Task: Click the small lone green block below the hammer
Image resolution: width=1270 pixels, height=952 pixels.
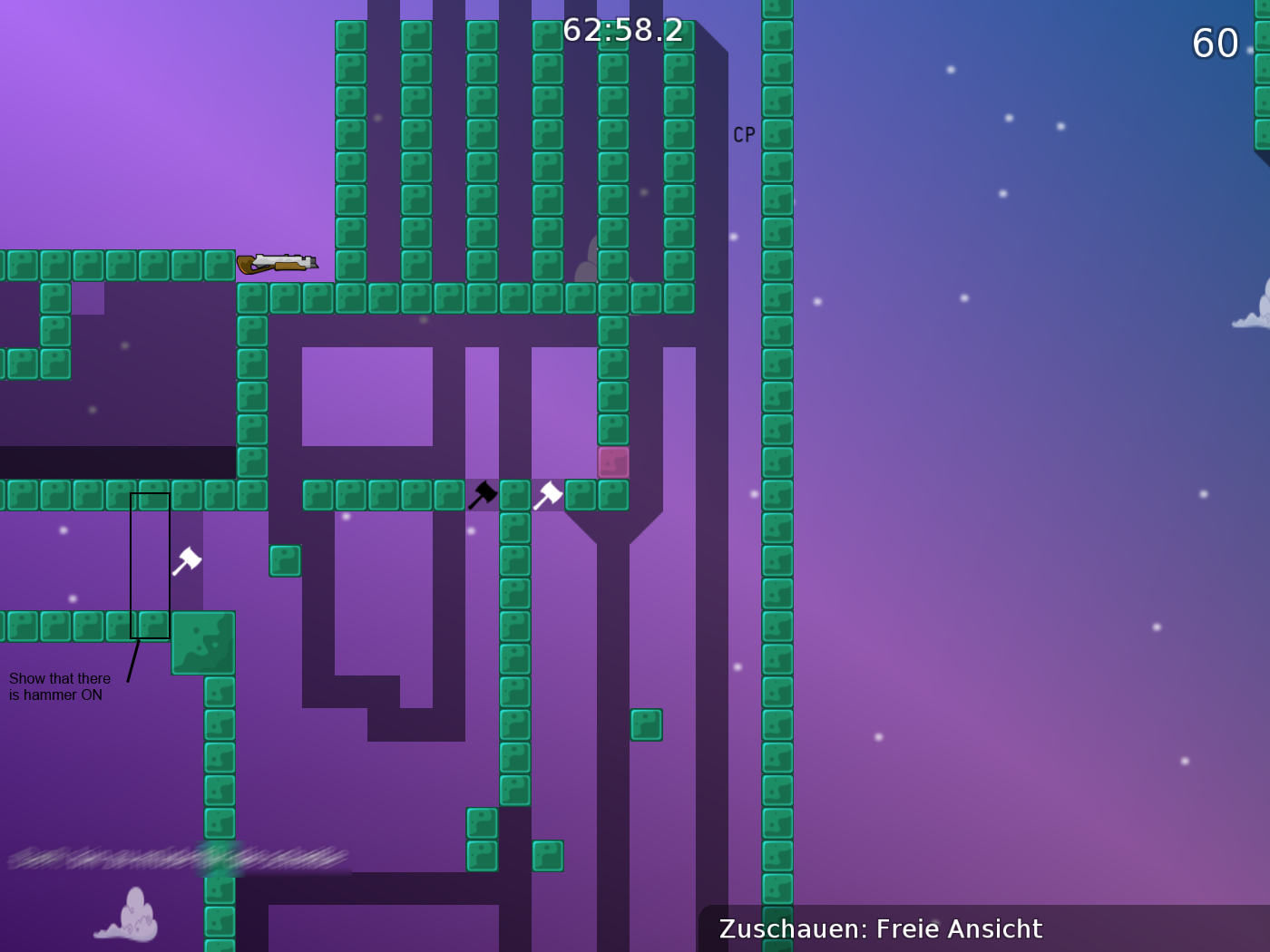Action: click(x=286, y=561)
